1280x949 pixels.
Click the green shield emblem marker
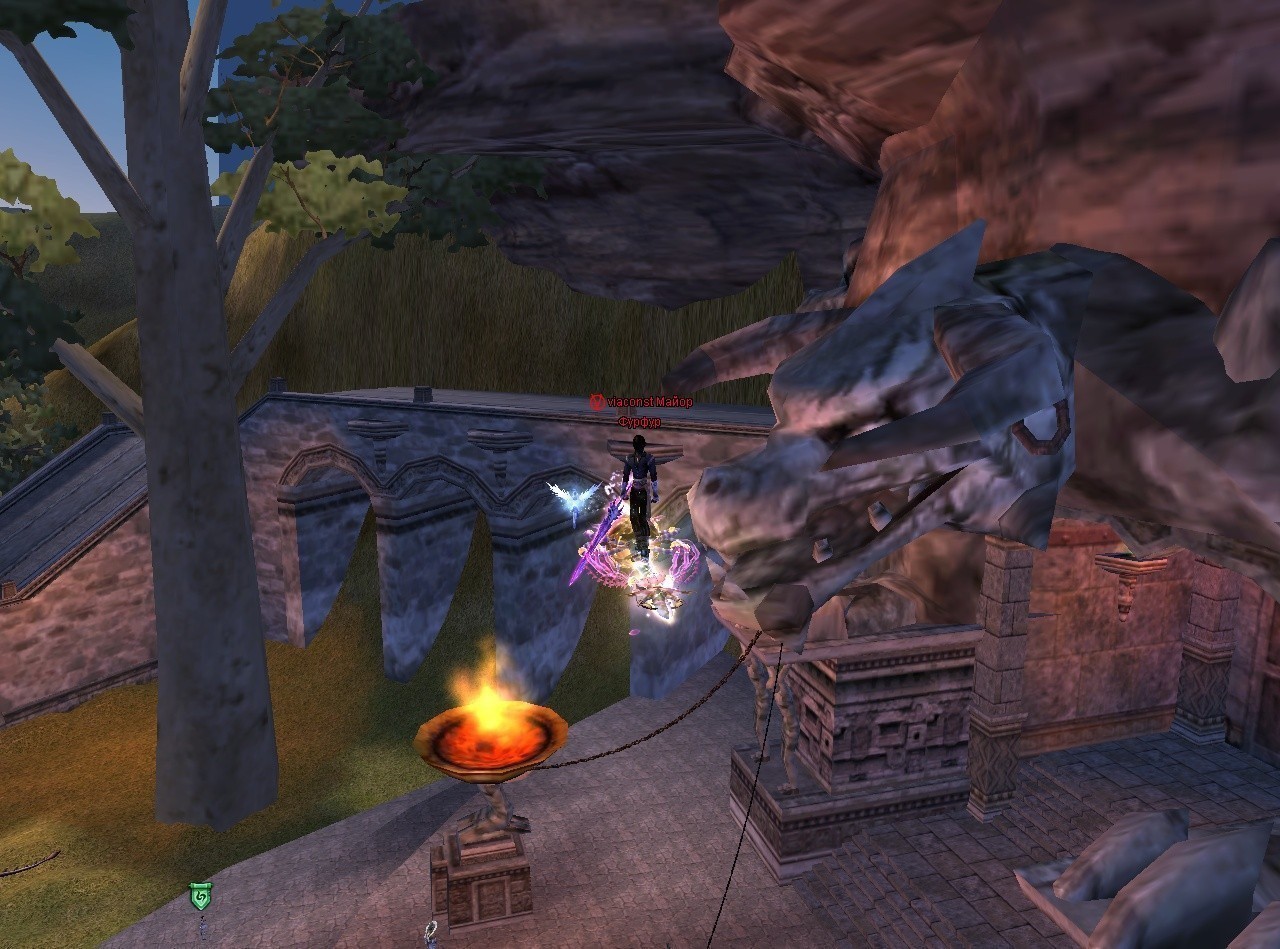[200, 896]
